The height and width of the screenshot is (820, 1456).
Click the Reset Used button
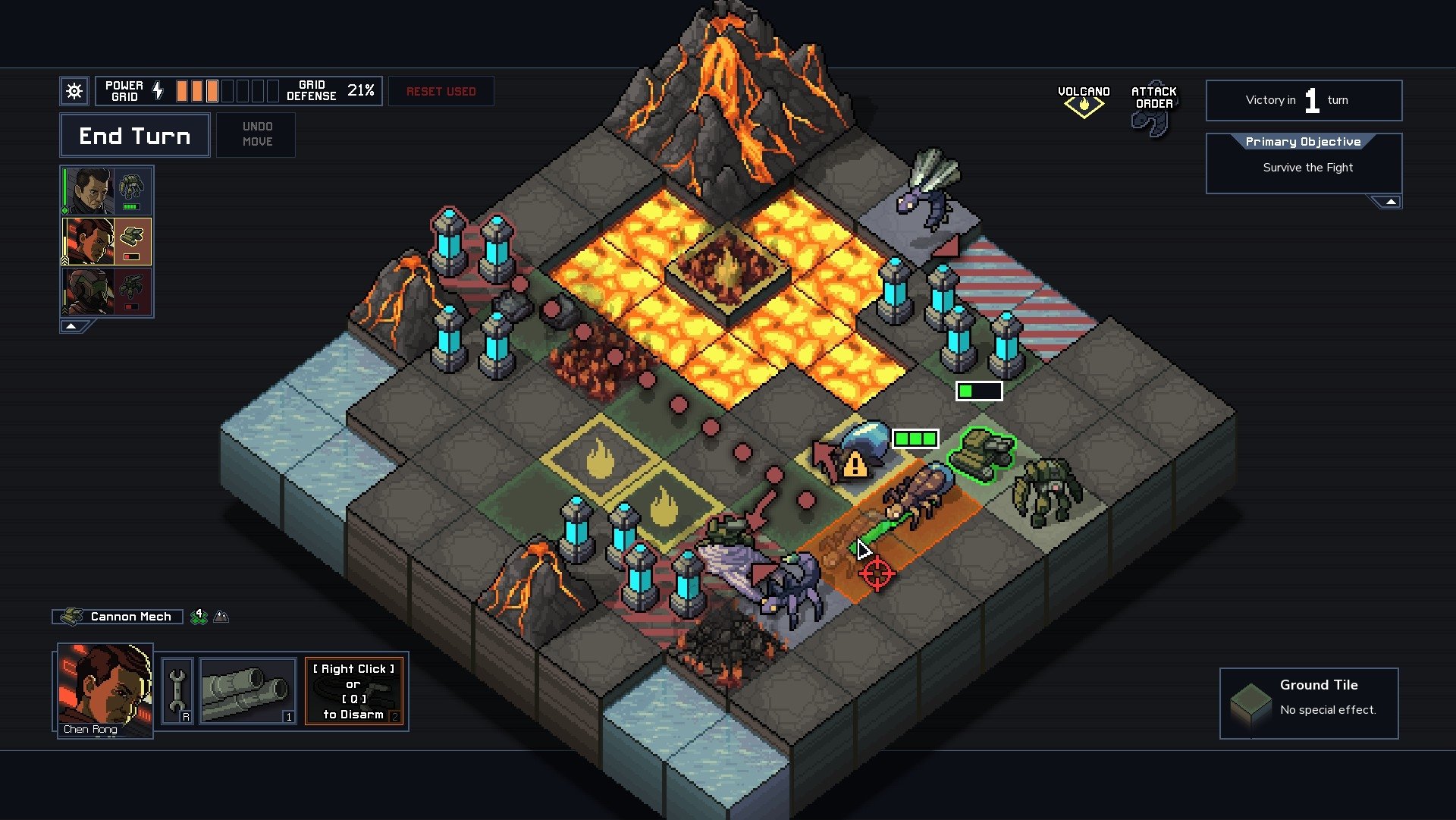click(441, 90)
